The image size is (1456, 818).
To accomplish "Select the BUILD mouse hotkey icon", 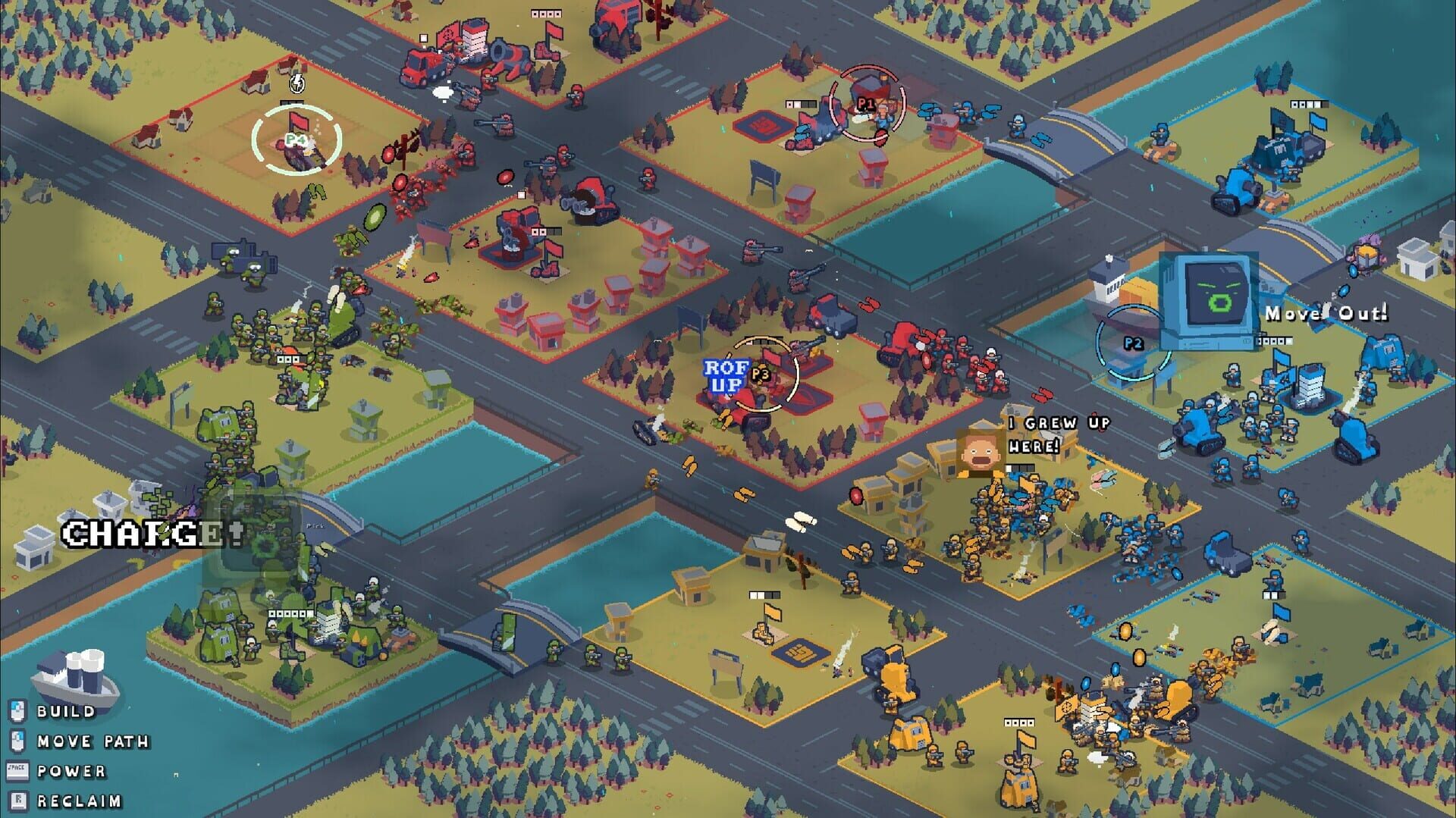I will tap(17, 711).
